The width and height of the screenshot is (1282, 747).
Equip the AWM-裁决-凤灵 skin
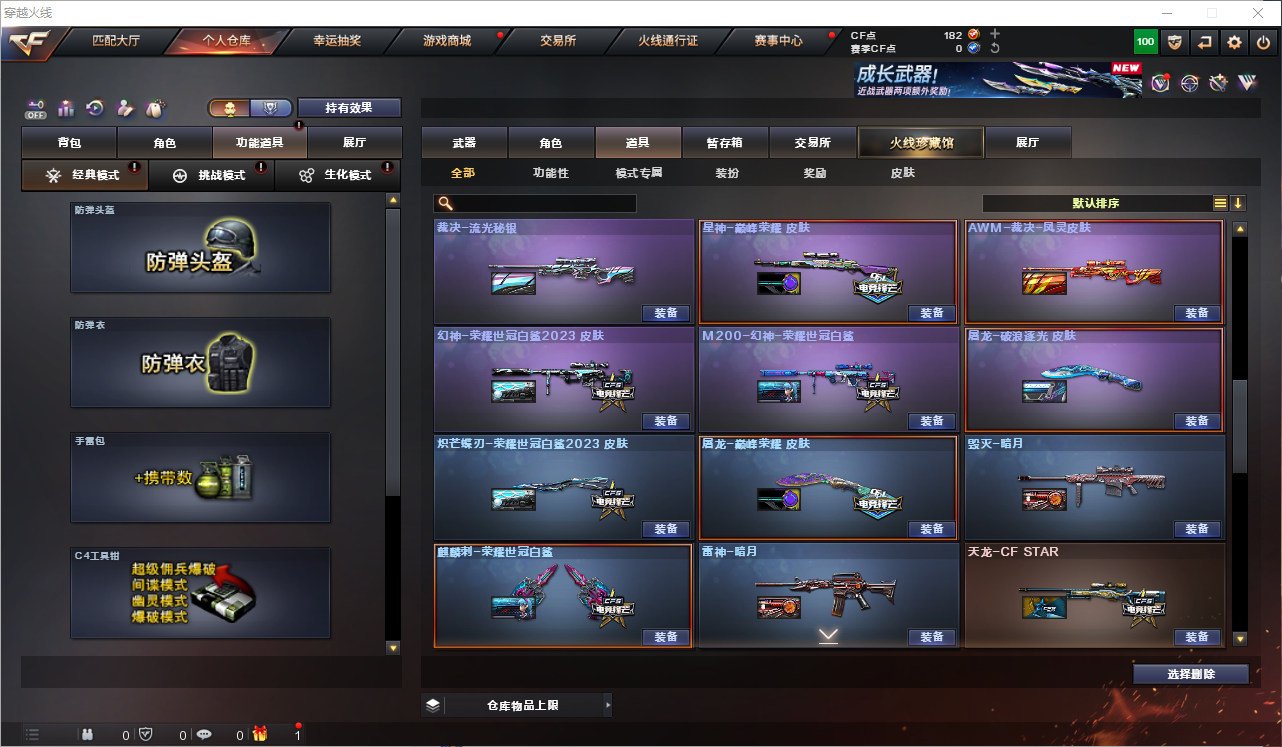point(1197,313)
